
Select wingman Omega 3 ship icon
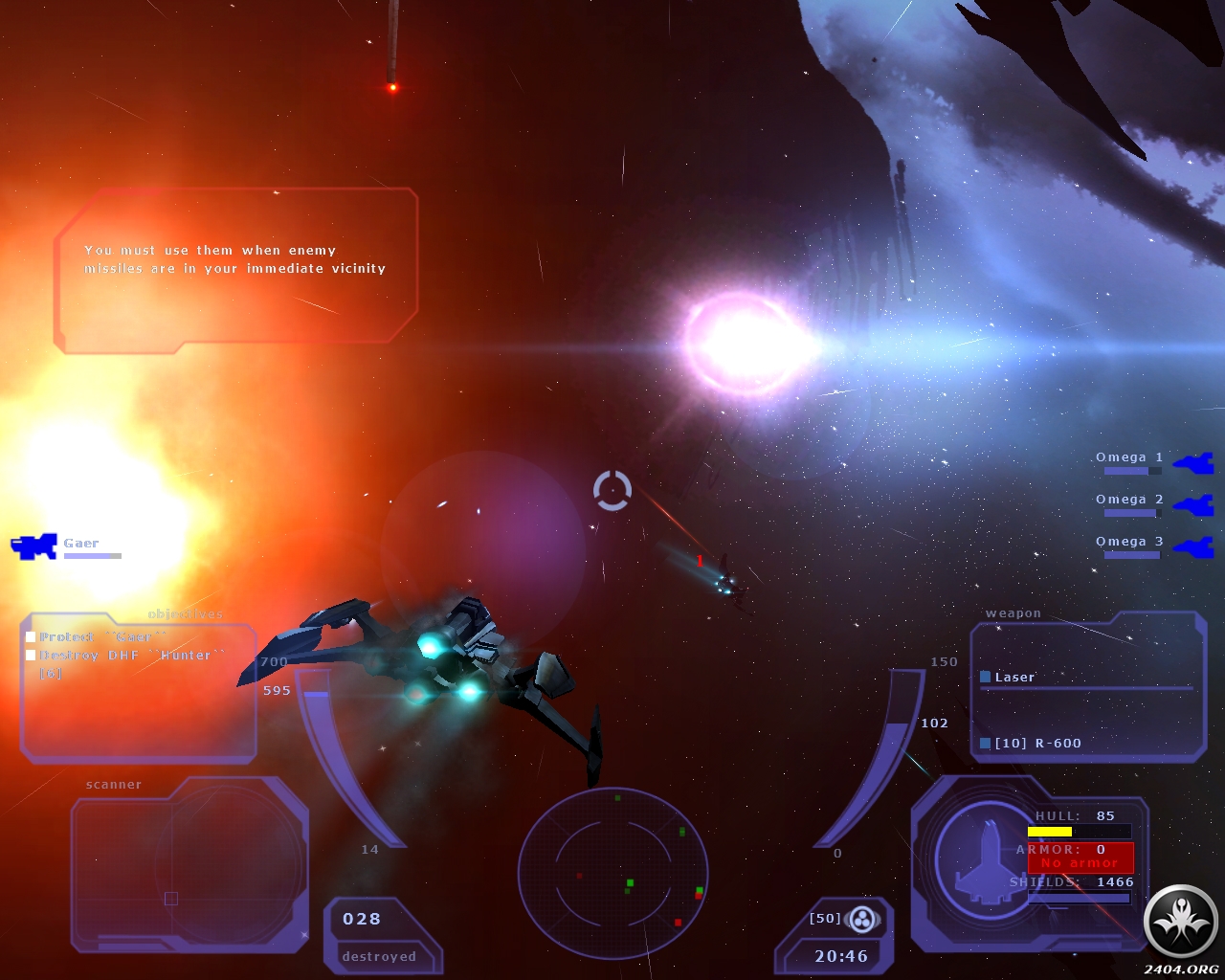(1193, 547)
